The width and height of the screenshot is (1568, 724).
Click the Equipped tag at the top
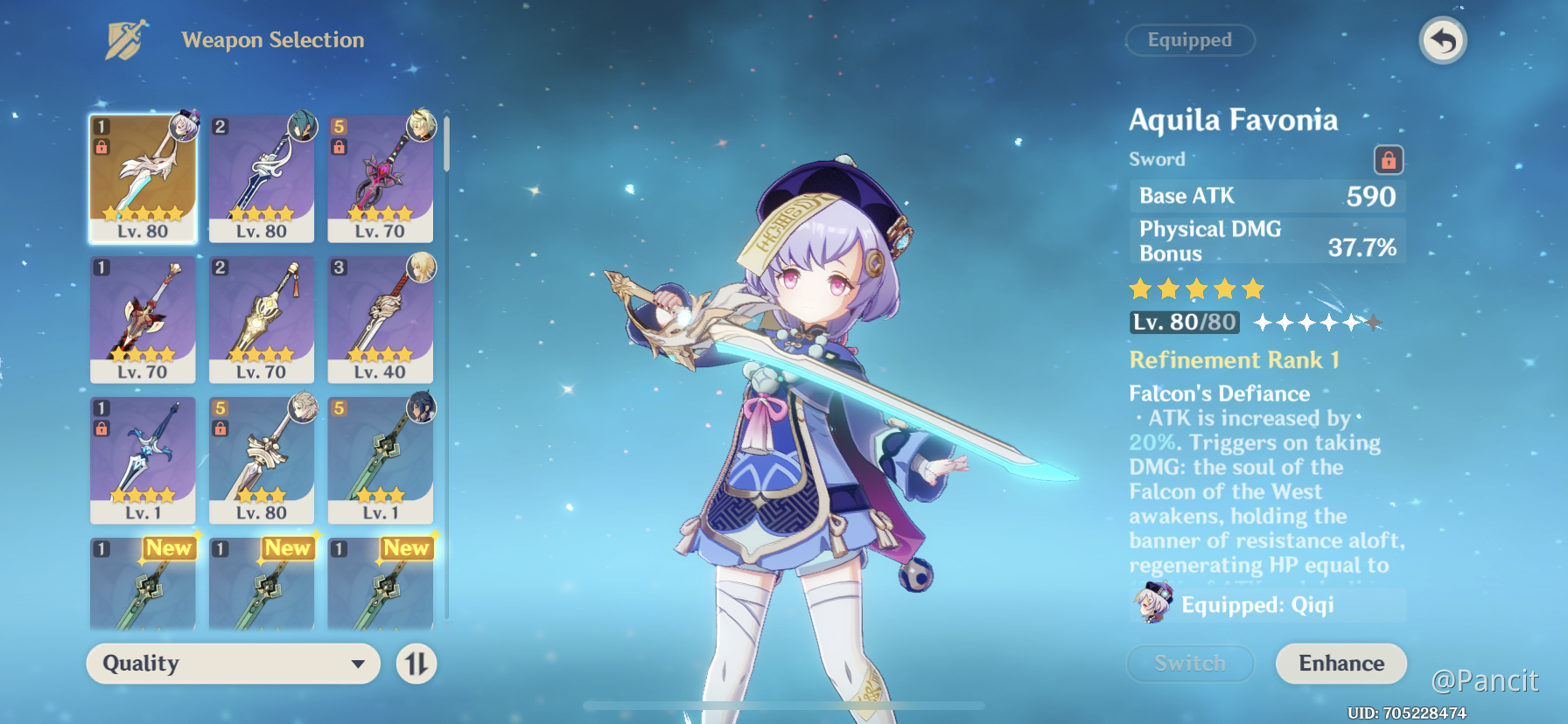pyautogui.click(x=1190, y=40)
